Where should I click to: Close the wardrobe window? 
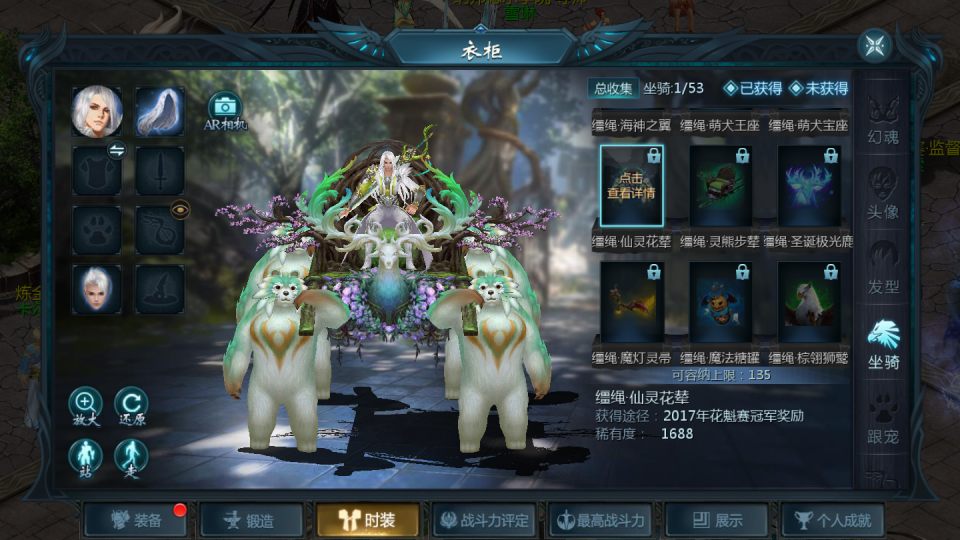coord(875,45)
